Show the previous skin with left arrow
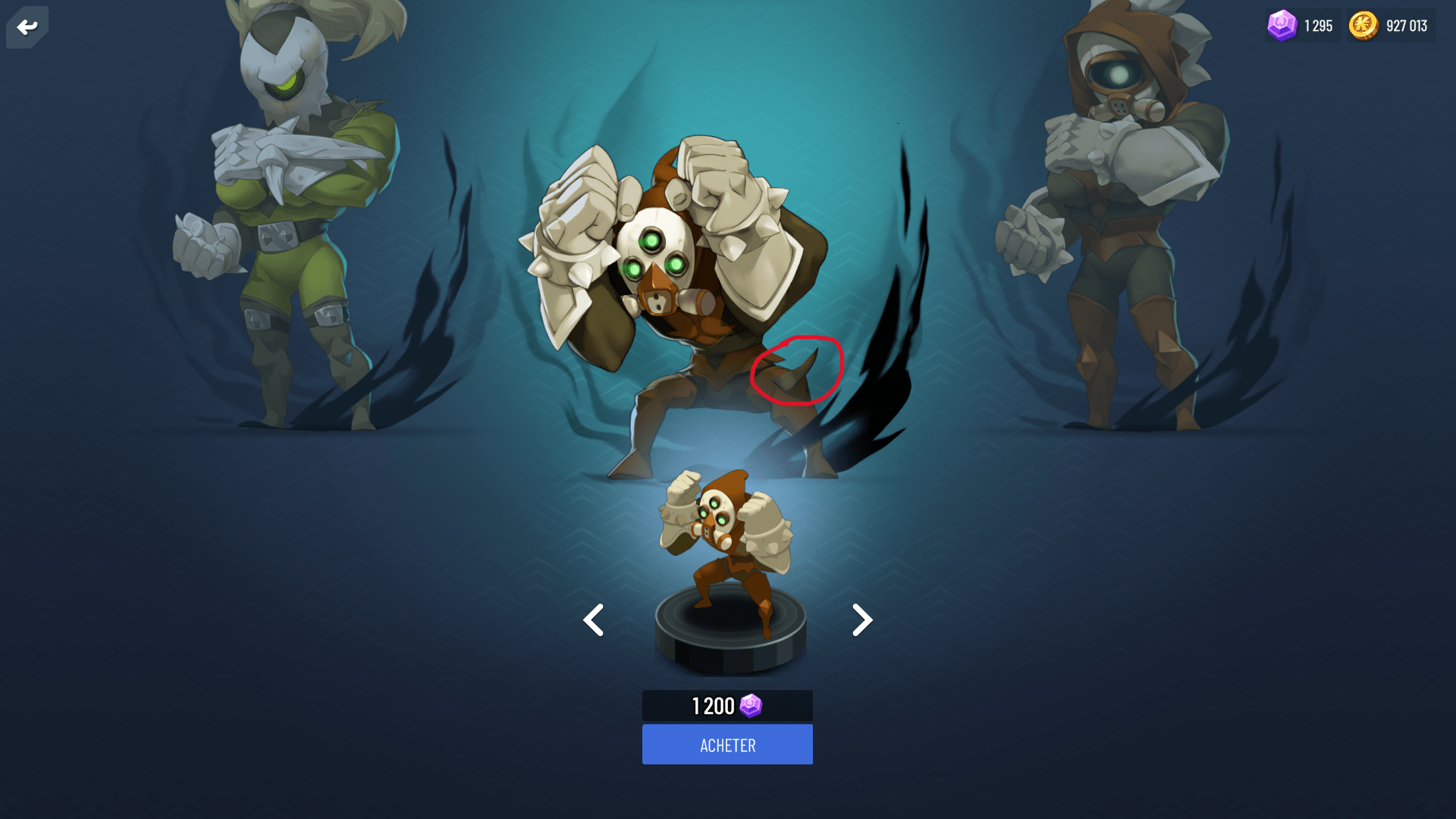 click(x=594, y=620)
